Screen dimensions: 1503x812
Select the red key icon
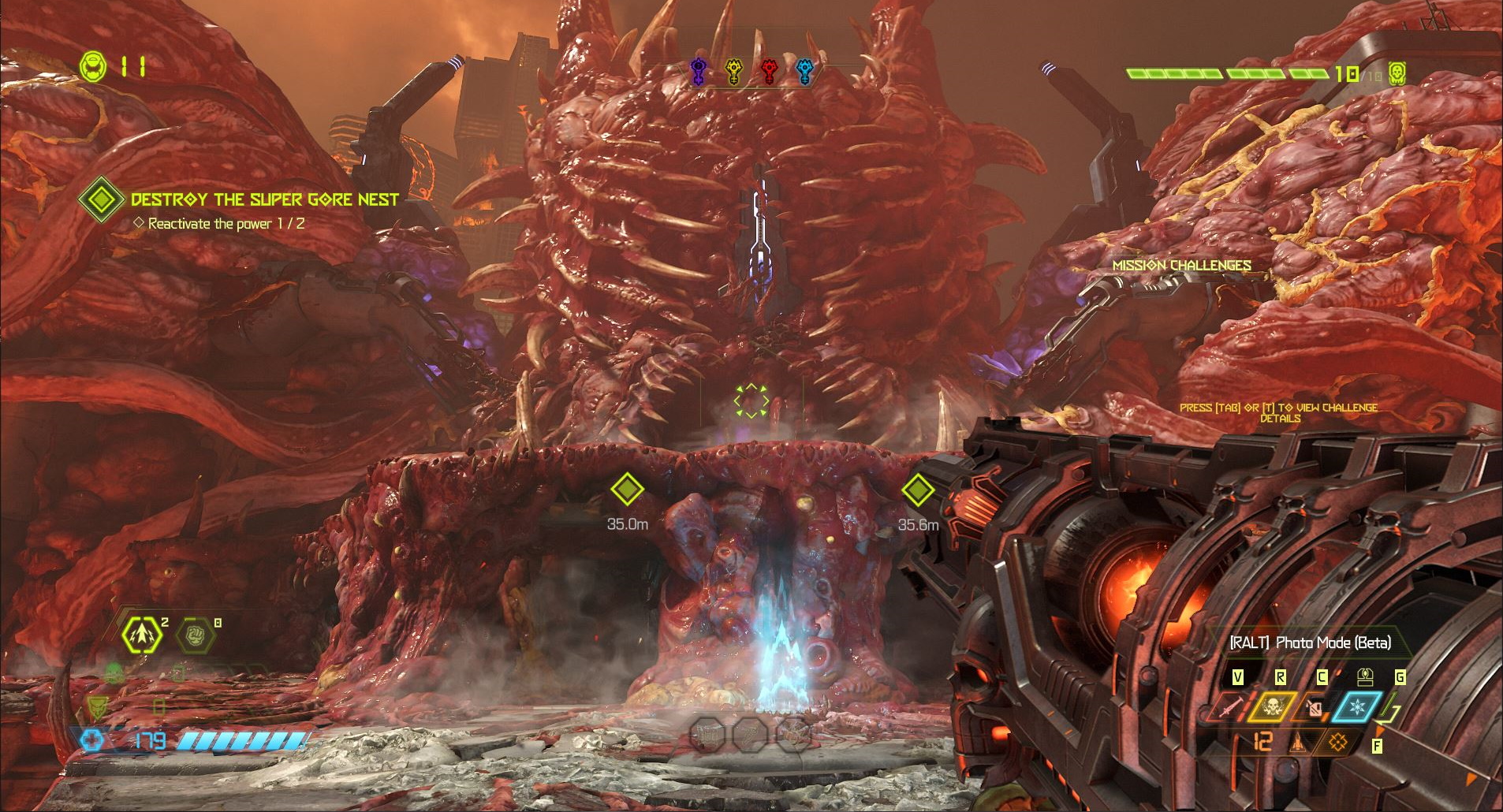769,72
